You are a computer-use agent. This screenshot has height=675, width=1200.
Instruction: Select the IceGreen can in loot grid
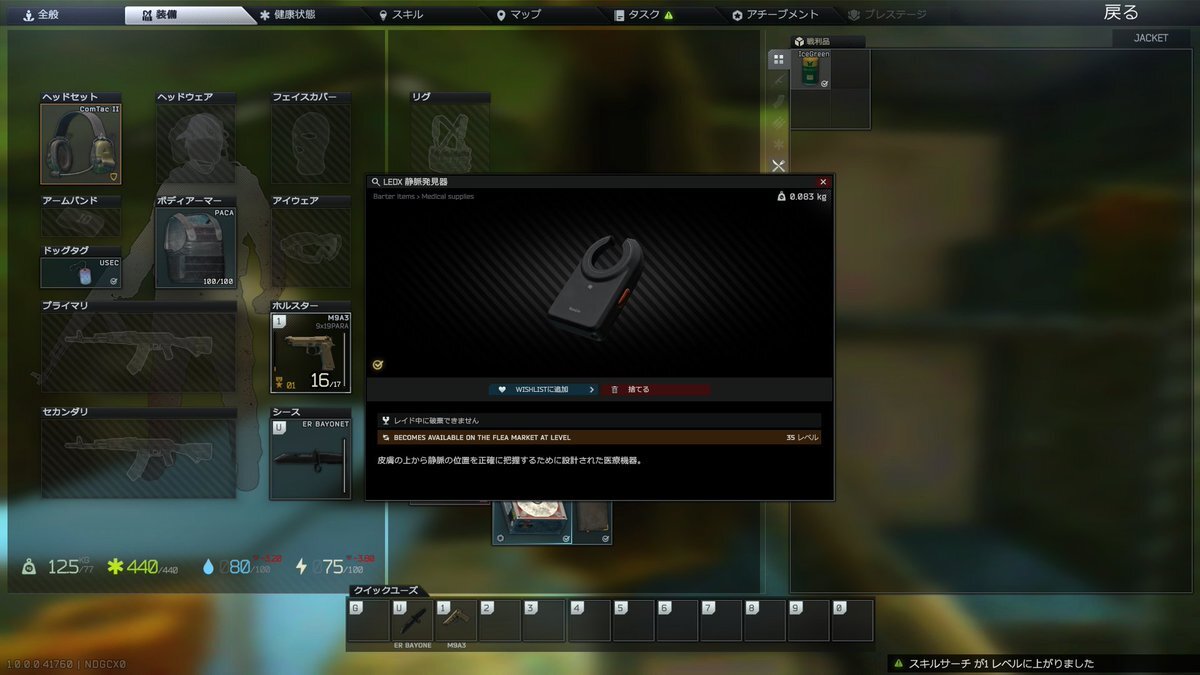point(811,70)
